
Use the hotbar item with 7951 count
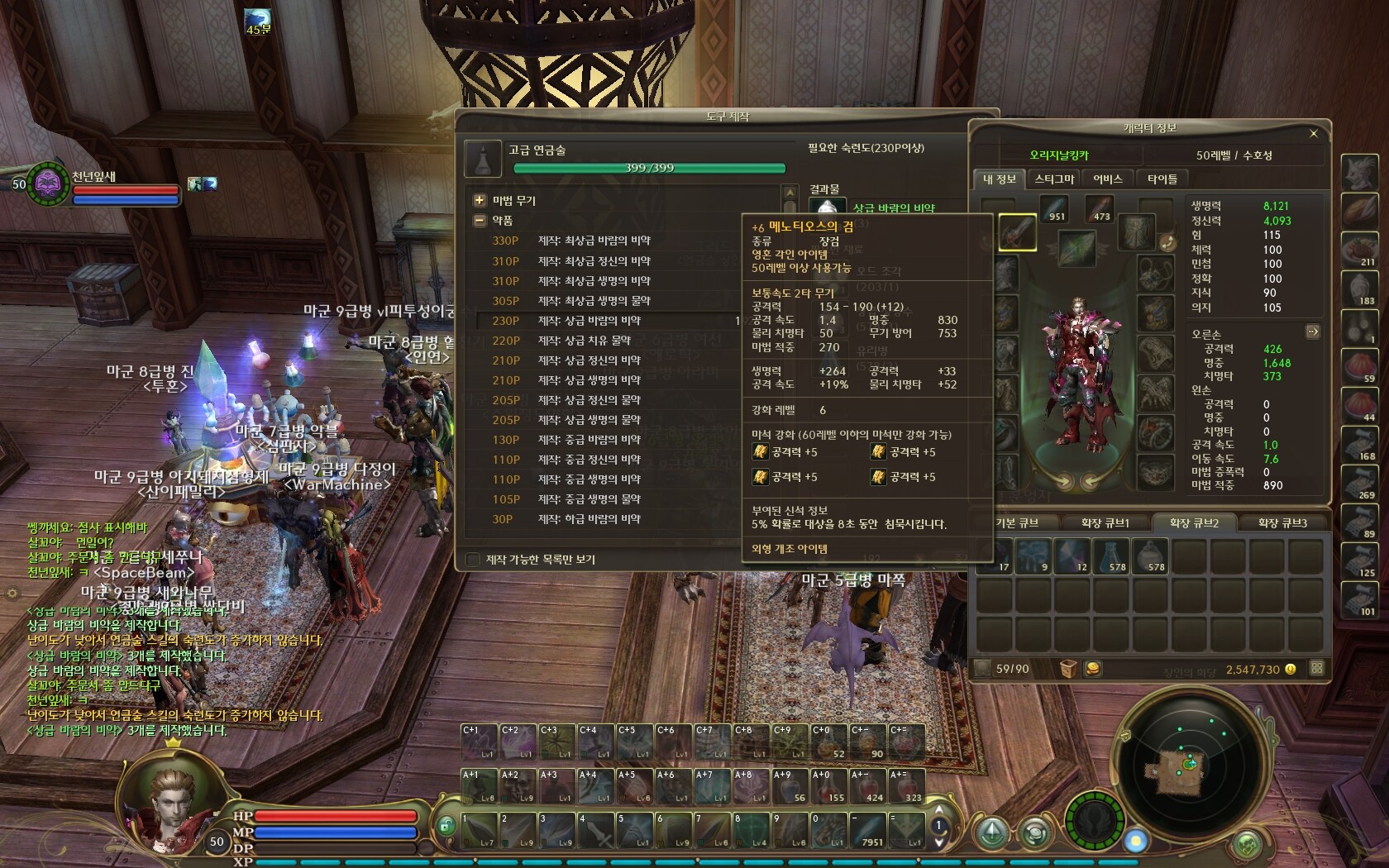pyautogui.click(x=868, y=829)
